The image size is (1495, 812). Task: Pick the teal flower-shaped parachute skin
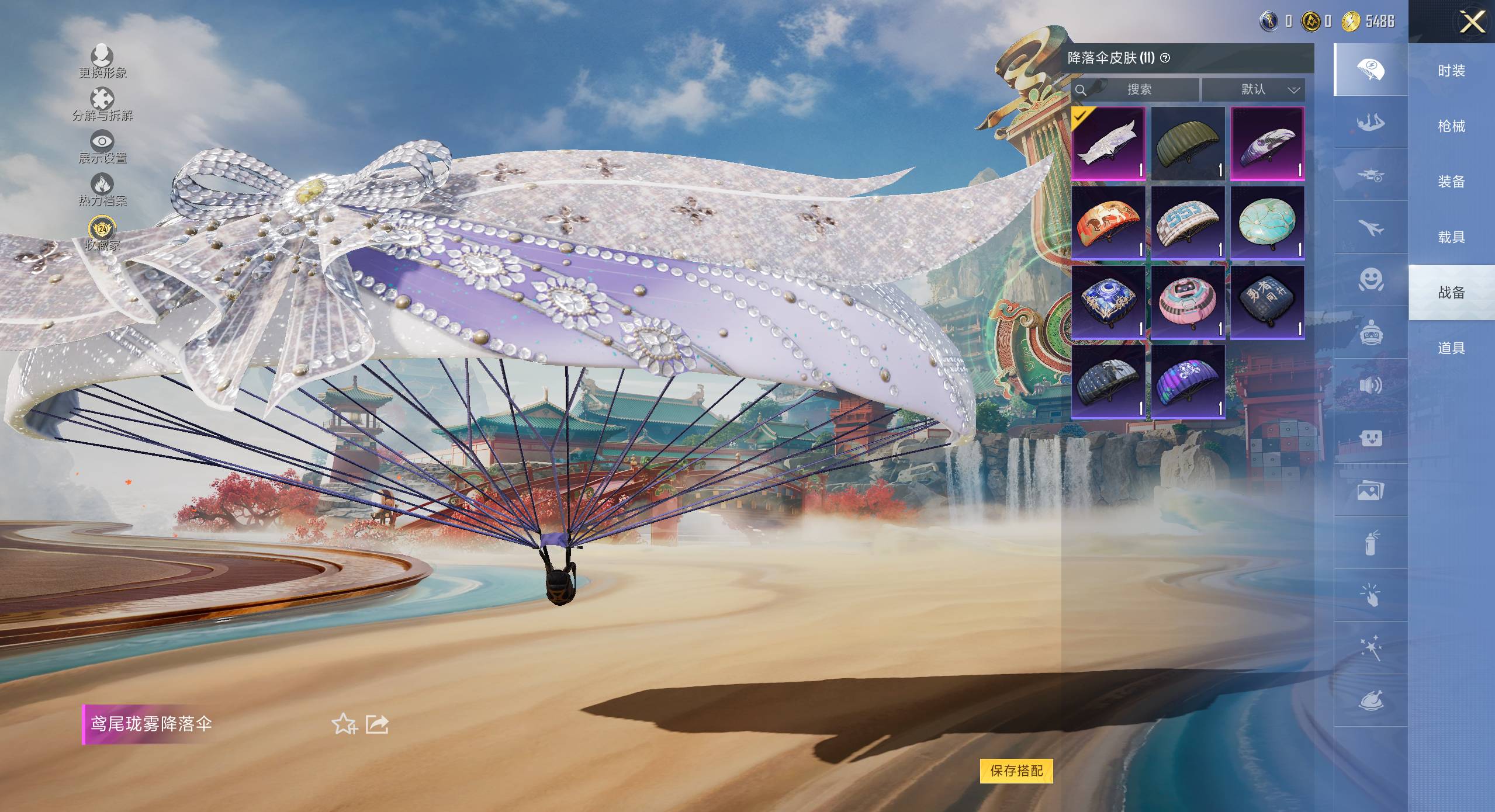pos(1267,223)
